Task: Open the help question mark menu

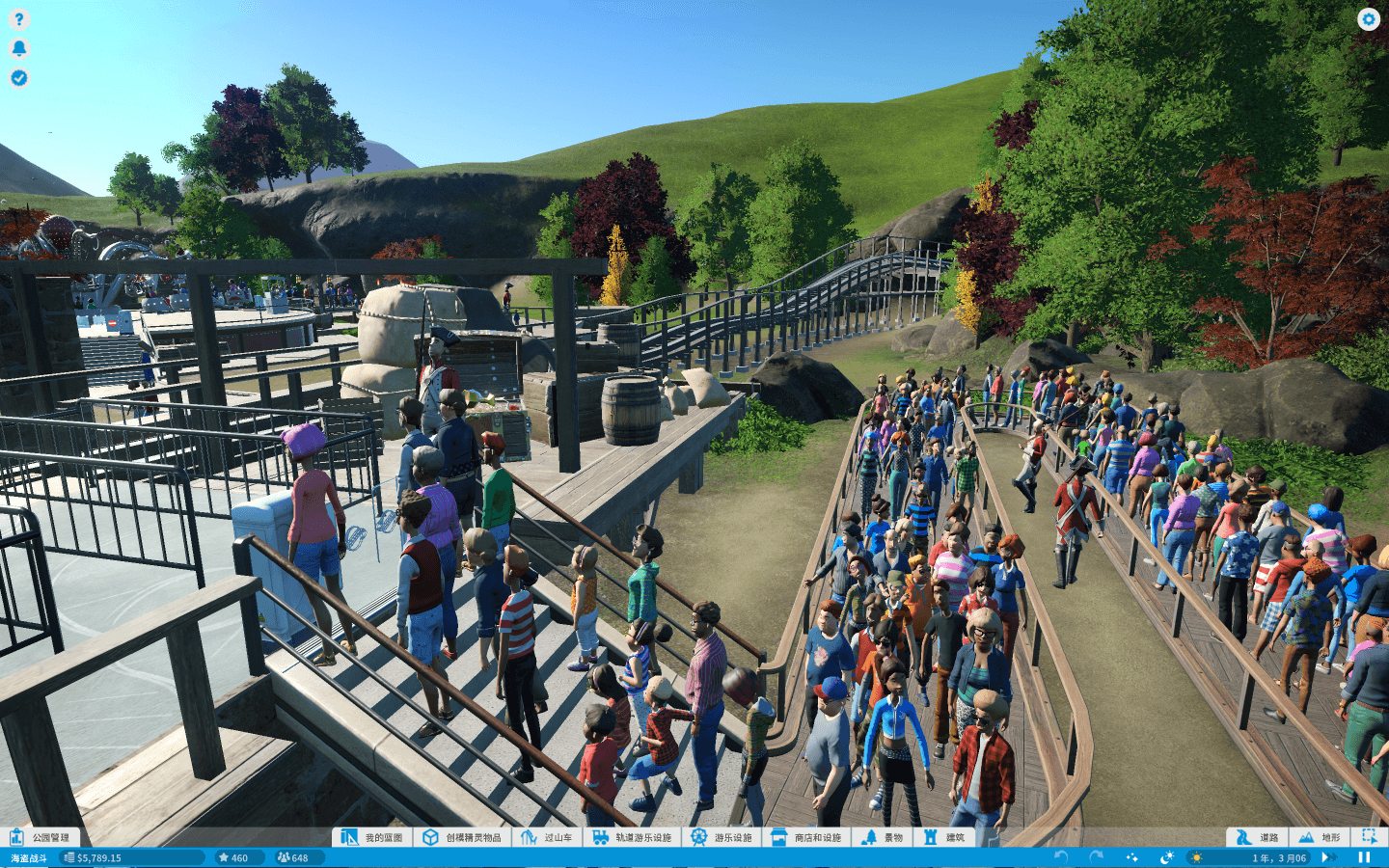Action: 19,18
